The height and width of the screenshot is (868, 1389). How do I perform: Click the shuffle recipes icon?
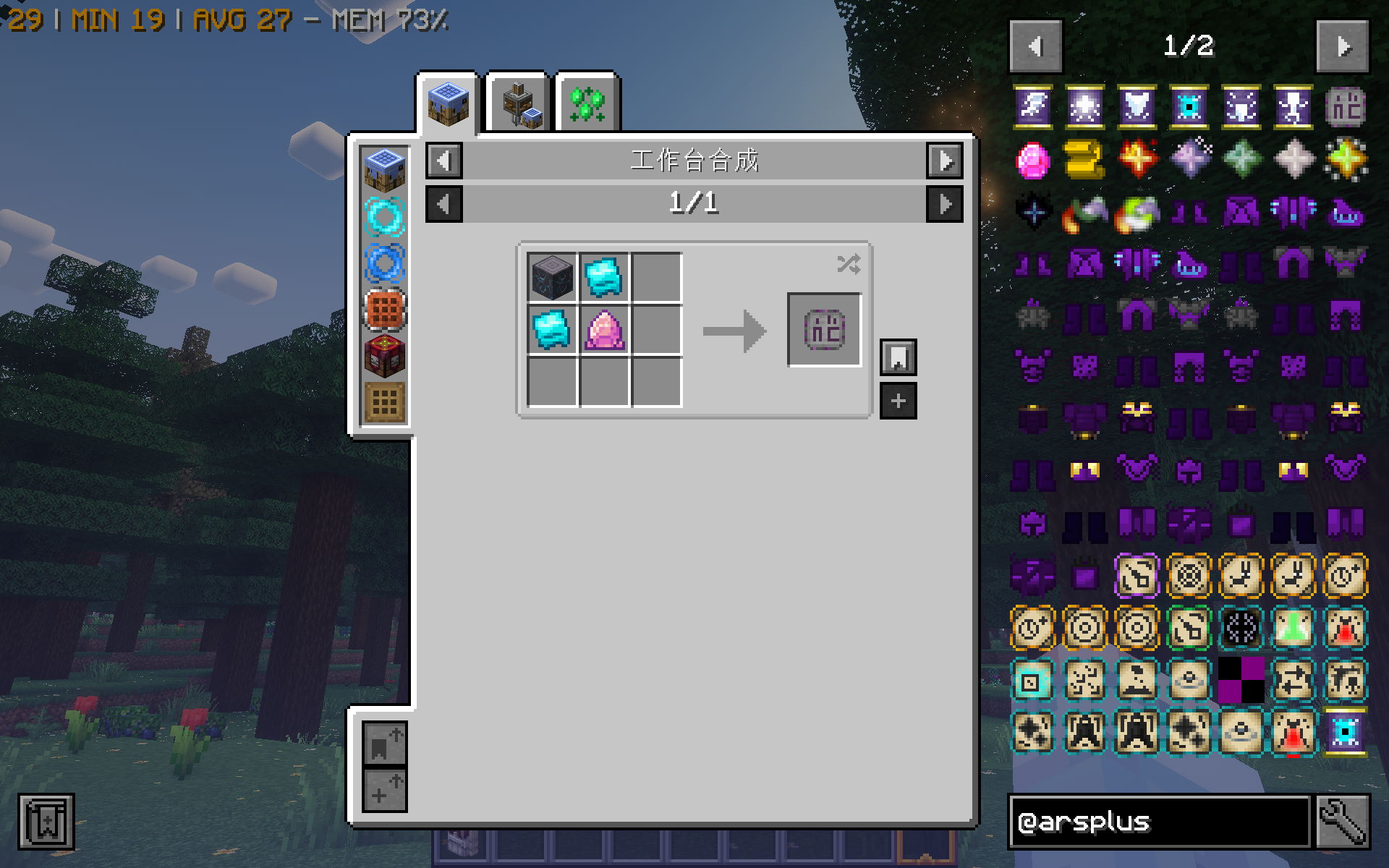[x=849, y=264]
